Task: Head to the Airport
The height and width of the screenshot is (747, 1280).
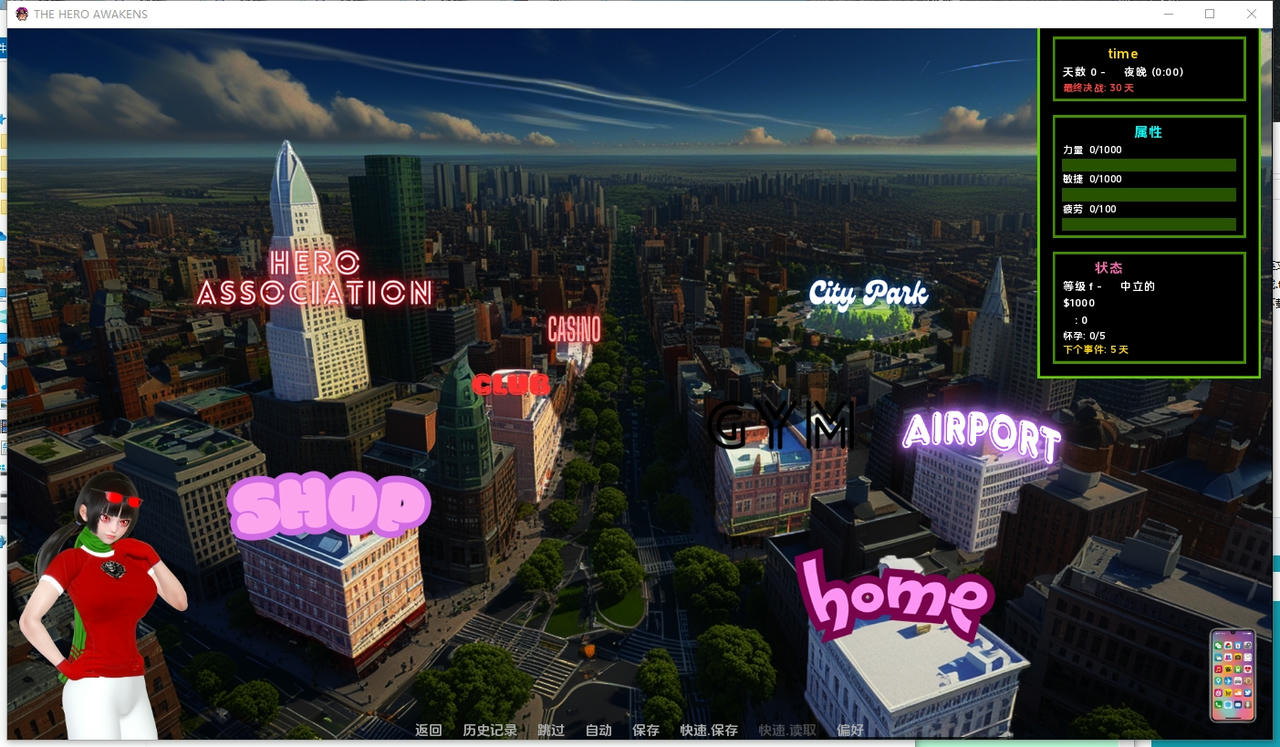Action: [x=980, y=435]
